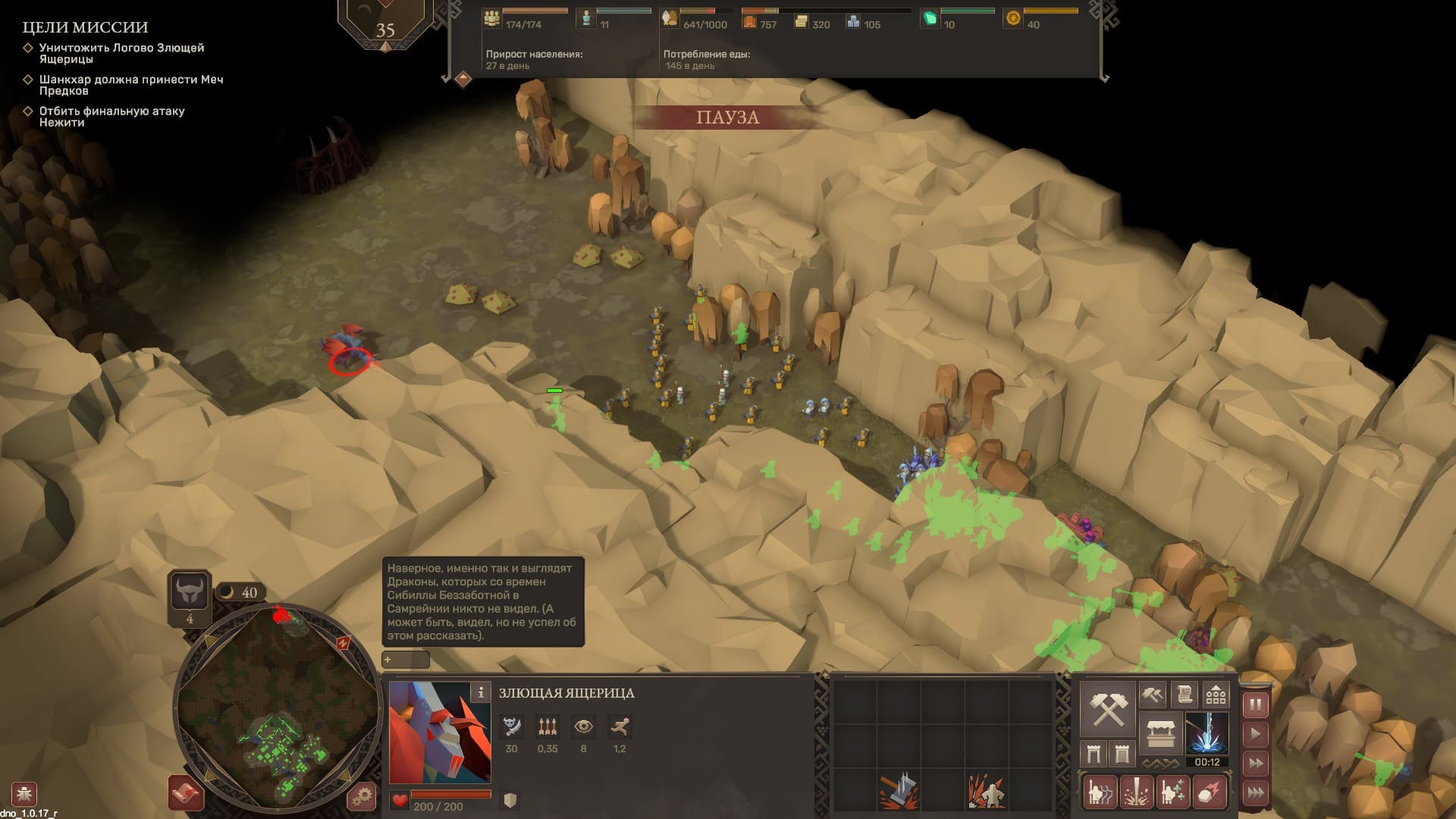Open the red scroll journal button
The width and height of the screenshot is (1456, 819).
[x=185, y=793]
